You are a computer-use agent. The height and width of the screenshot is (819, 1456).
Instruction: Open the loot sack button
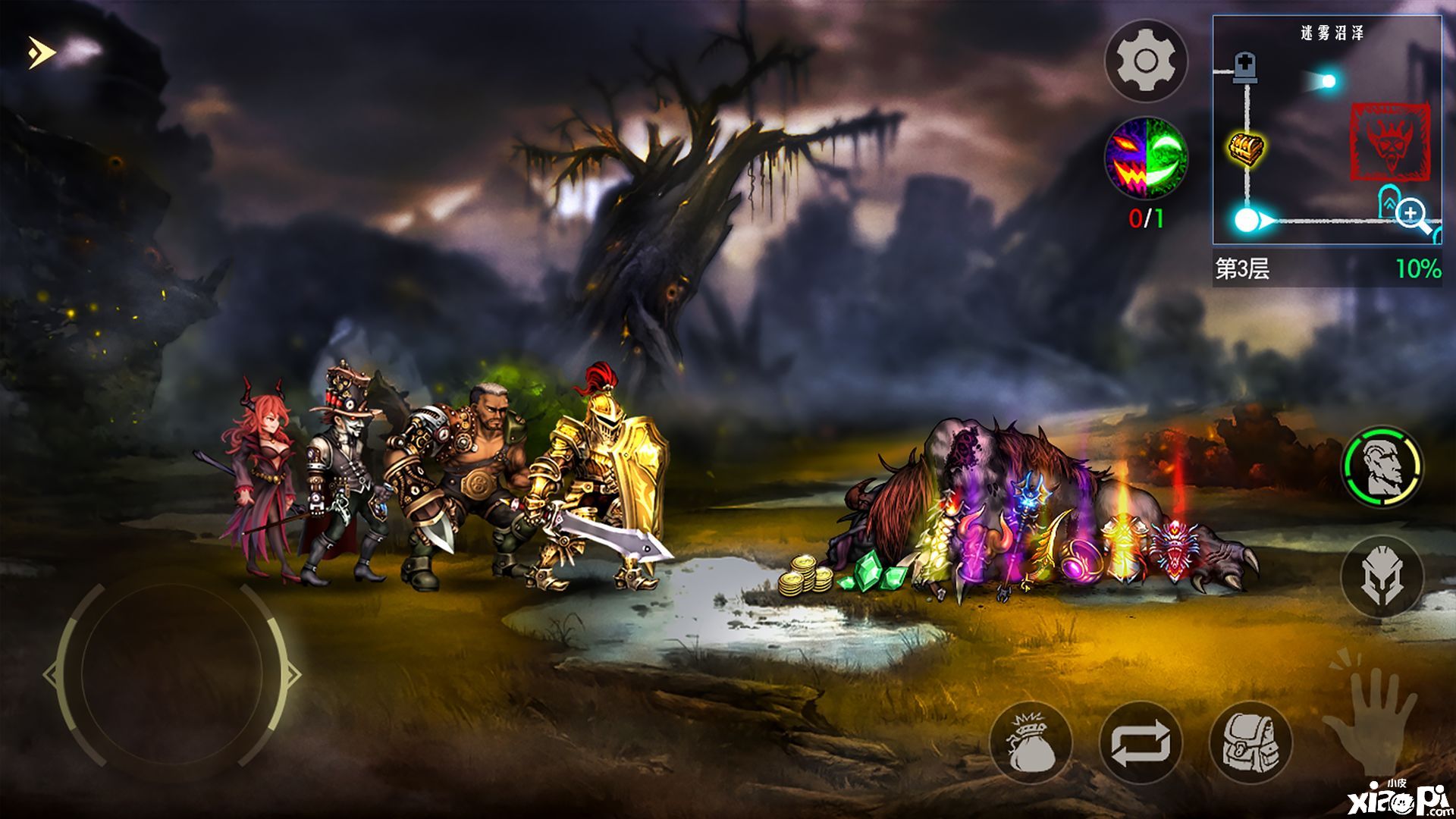(x=1031, y=742)
